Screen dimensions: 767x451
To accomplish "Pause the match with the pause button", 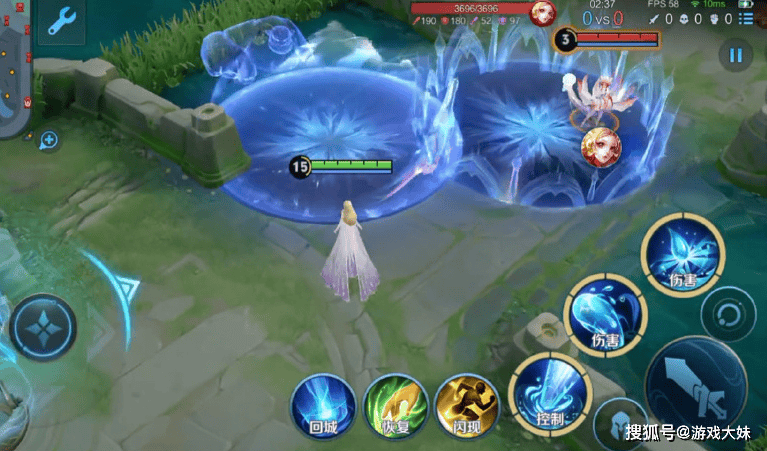I will click(x=736, y=55).
